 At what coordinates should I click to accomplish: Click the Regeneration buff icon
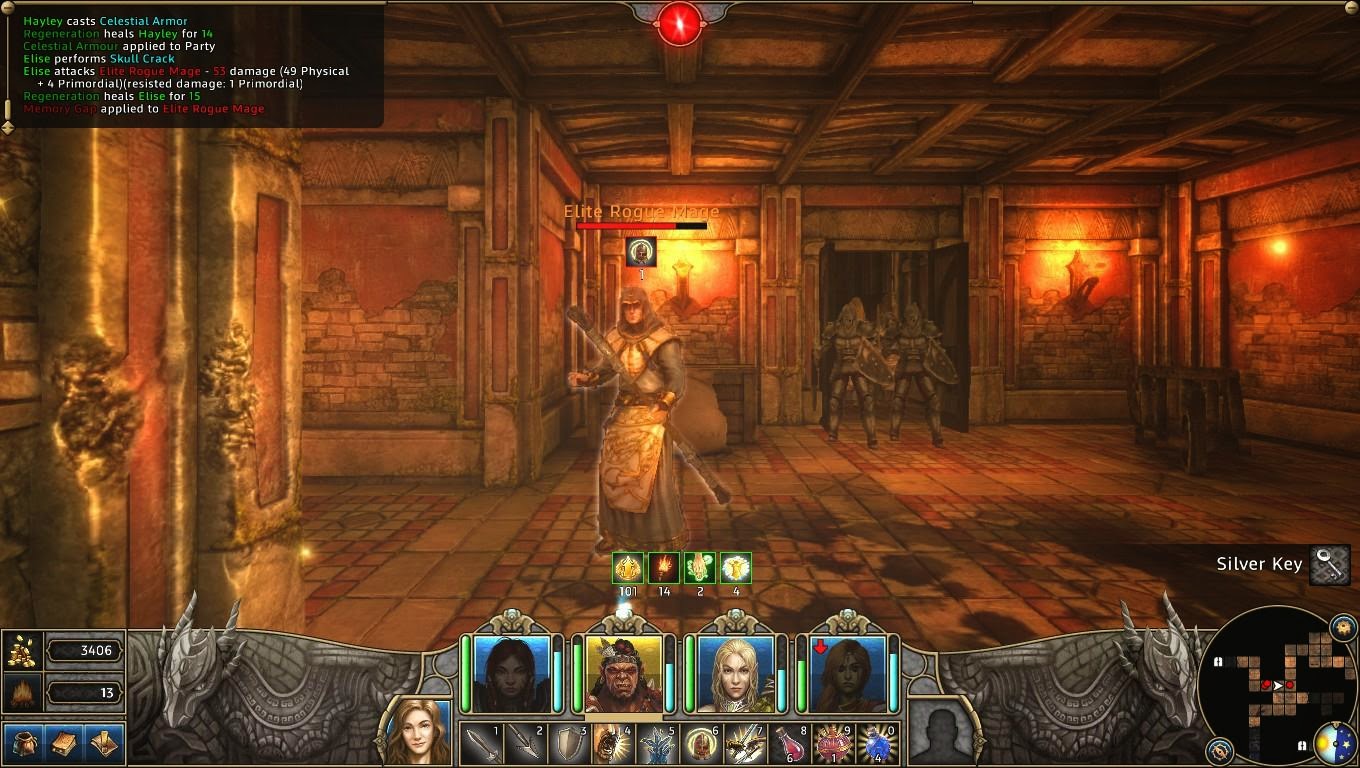point(699,567)
